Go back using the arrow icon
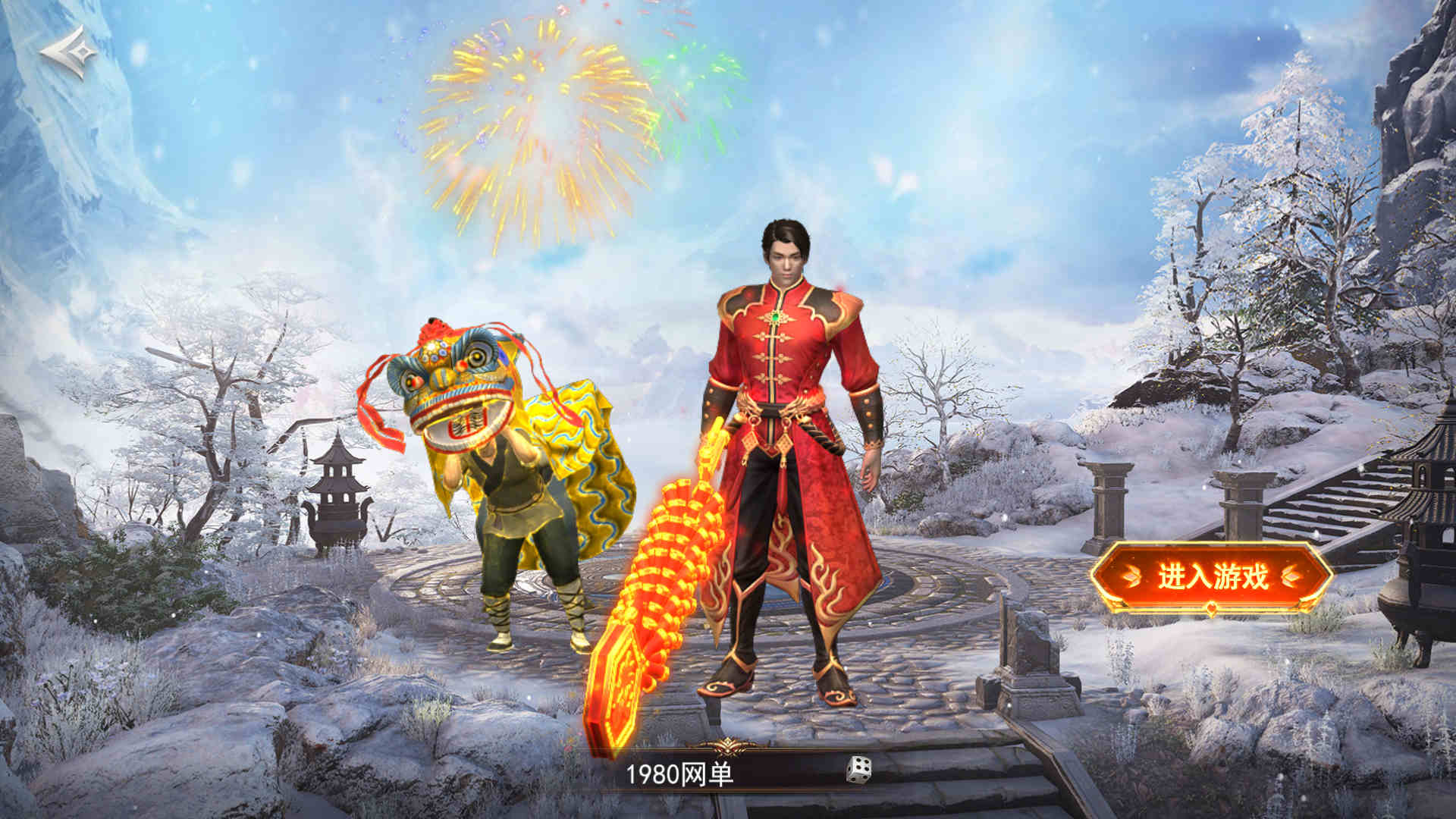Screen dimensions: 1456x819 pyautogui.click(x=68, y=52)
